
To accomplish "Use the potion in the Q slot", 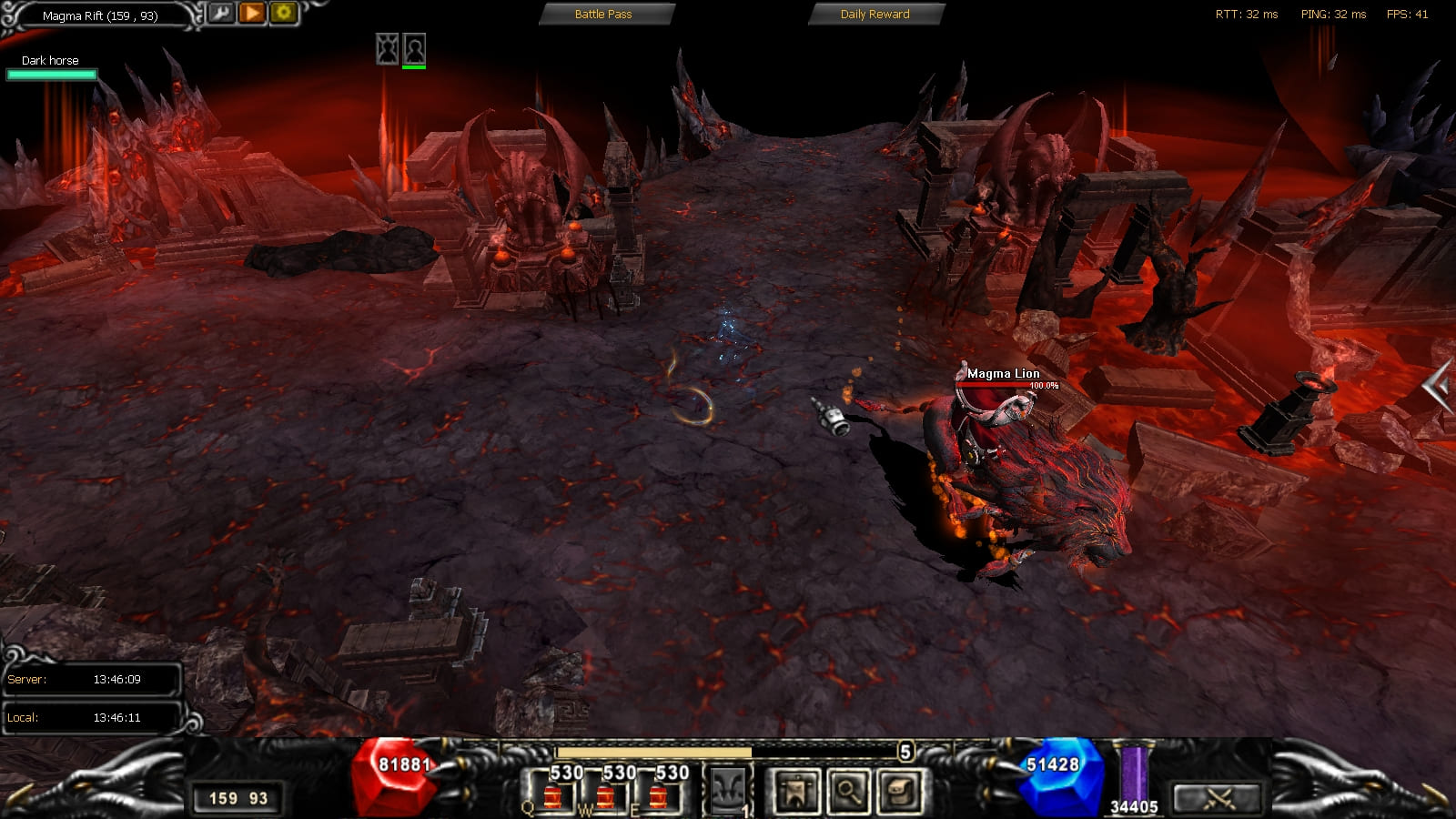I will 552,794.
